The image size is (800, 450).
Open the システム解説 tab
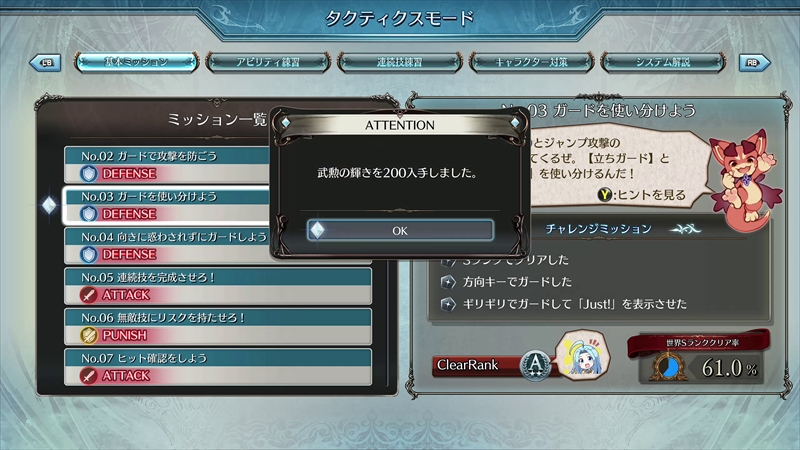[x=663, y=62]
